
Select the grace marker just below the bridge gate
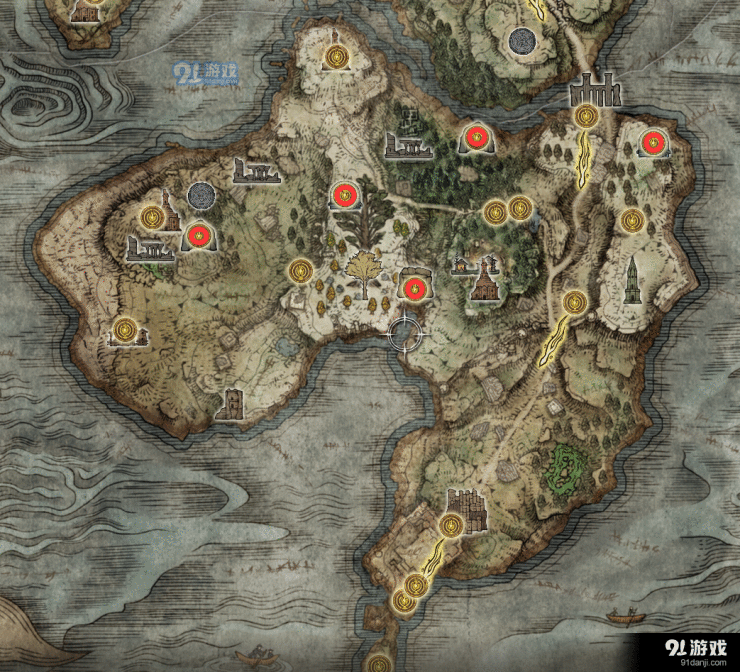(x=587, y=117)
